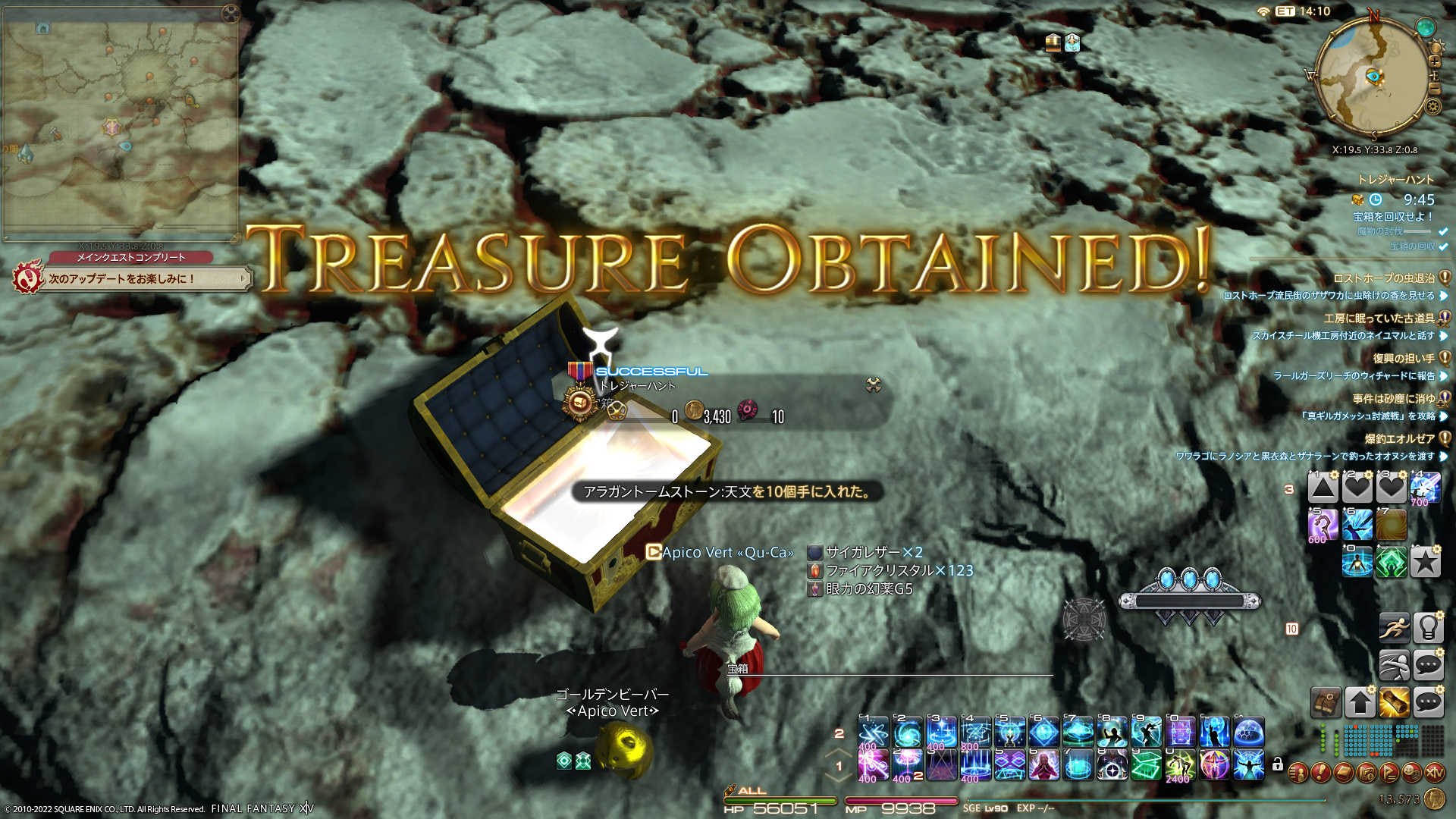Activate the sprint running-figure action
1456x819 pixels.
tap(1394, 628)
